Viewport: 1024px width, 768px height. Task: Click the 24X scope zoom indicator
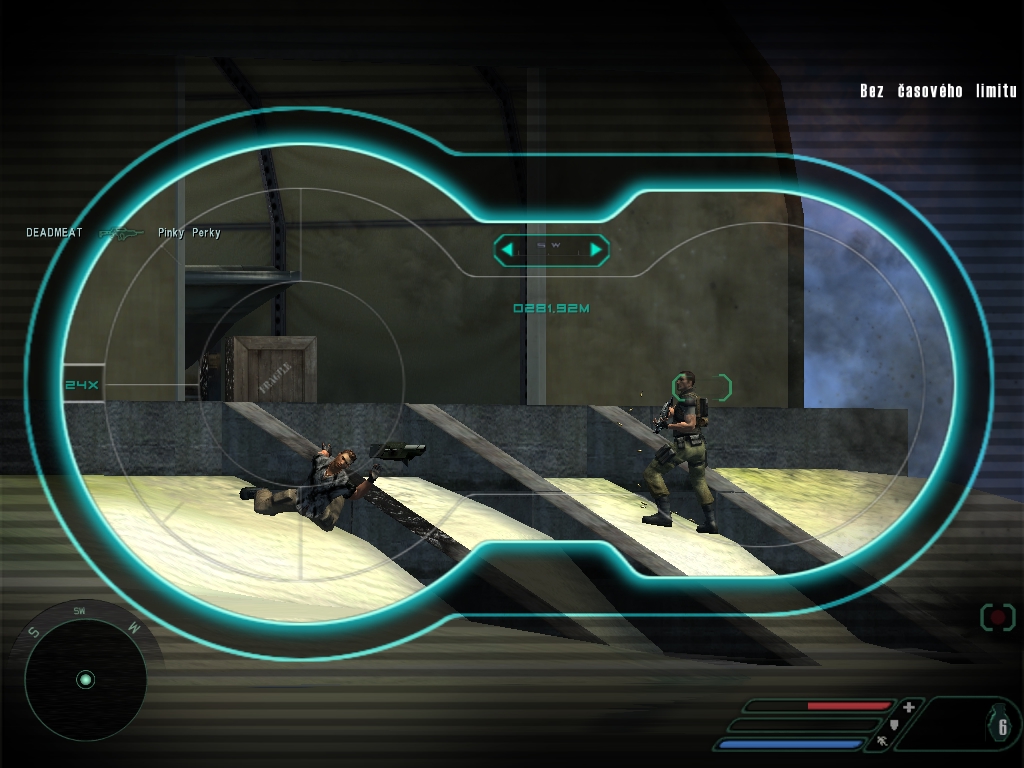click(x=82, y=385)
